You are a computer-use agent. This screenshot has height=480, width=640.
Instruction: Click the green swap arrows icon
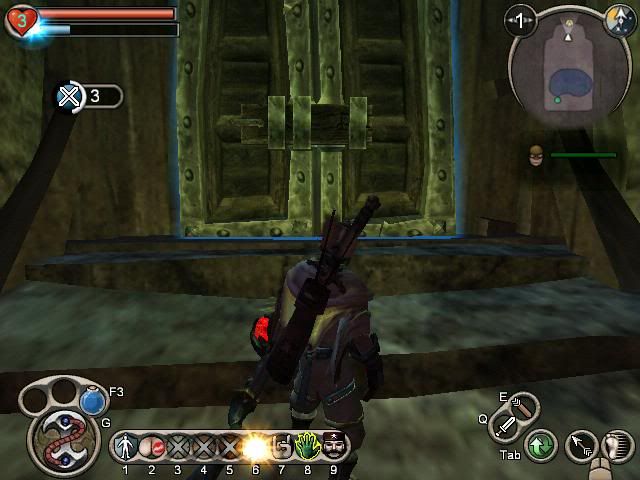(x=541, y=446)
